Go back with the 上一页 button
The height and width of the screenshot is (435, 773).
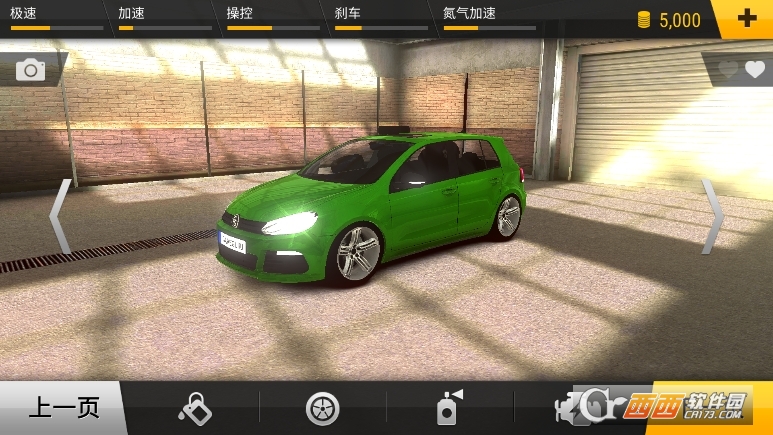click(62, 408)
